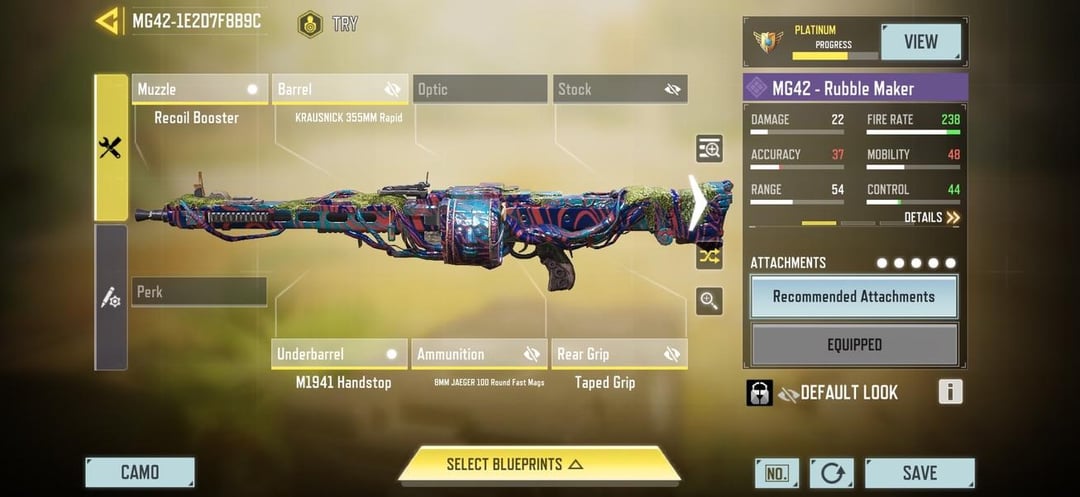Open the Muzzle attachment slot
This screenshot has width=1080, height=497.
(200, 89)
